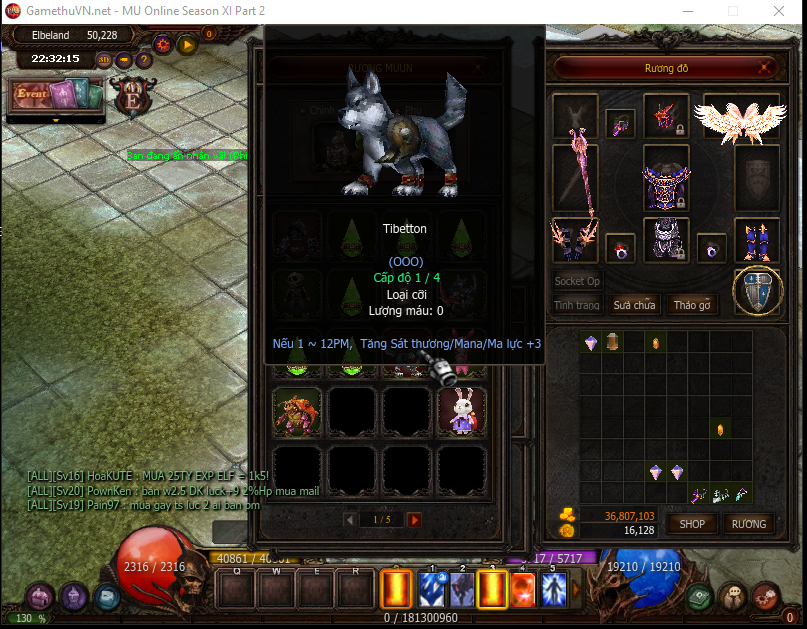Click the question mark help icon
Screen dimensions: 807x629
(x=144, y=59)
